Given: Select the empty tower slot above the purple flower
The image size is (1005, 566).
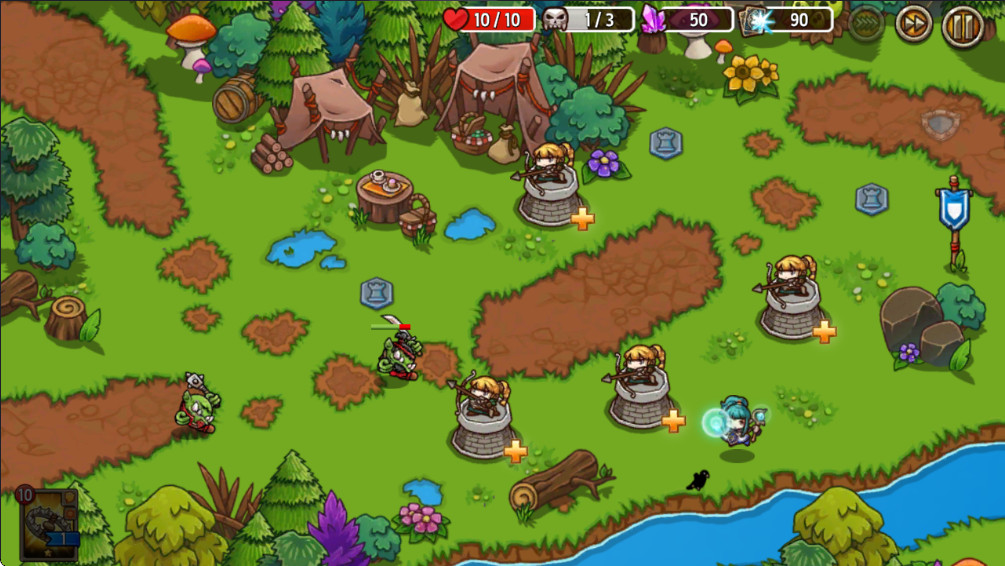Looking at the screenshot, I should point(665,143).
